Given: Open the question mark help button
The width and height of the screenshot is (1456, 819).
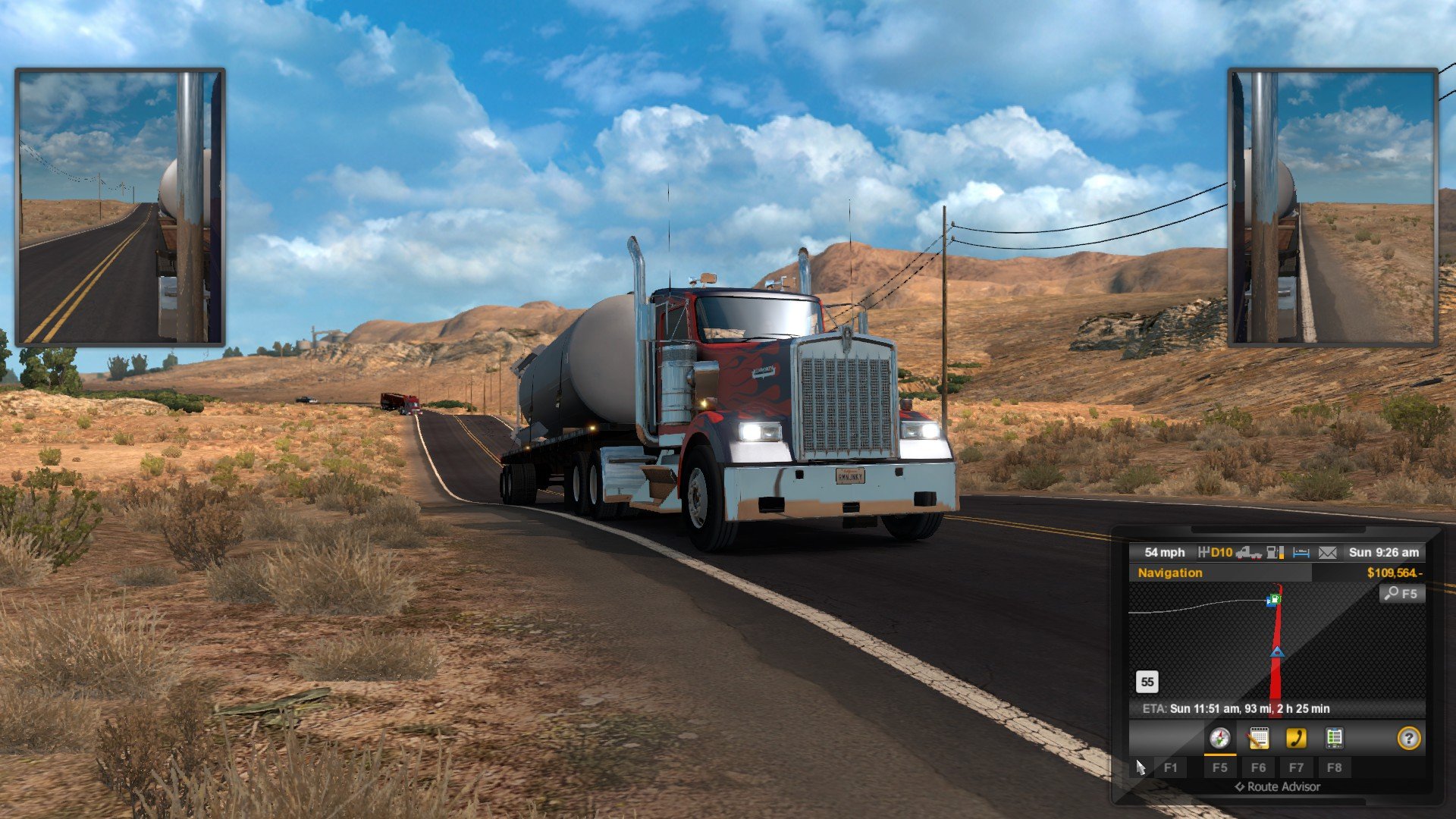Looking at the screenshot, I should coord(1408,738).
